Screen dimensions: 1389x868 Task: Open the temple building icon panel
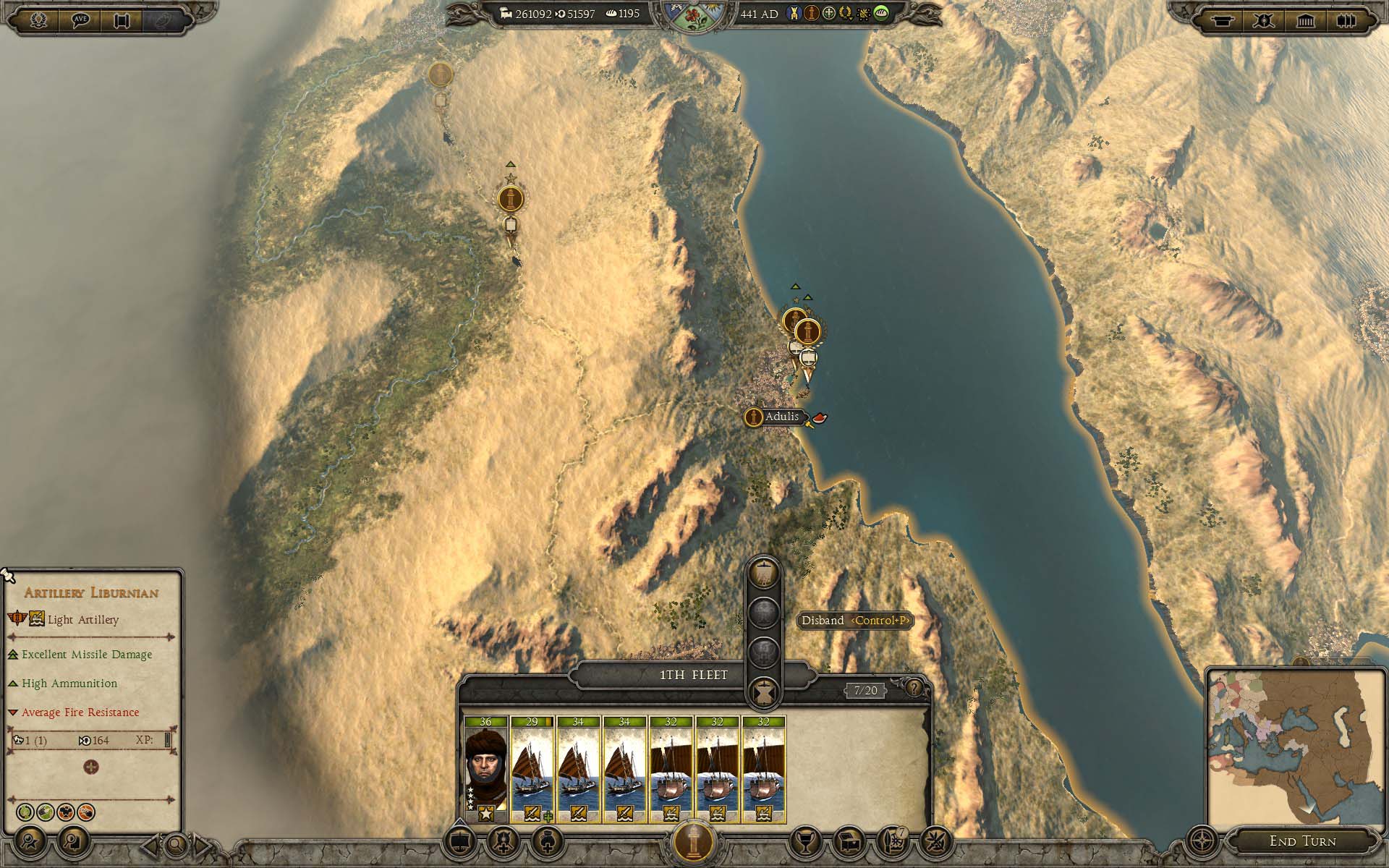(x=1305, y=20)
